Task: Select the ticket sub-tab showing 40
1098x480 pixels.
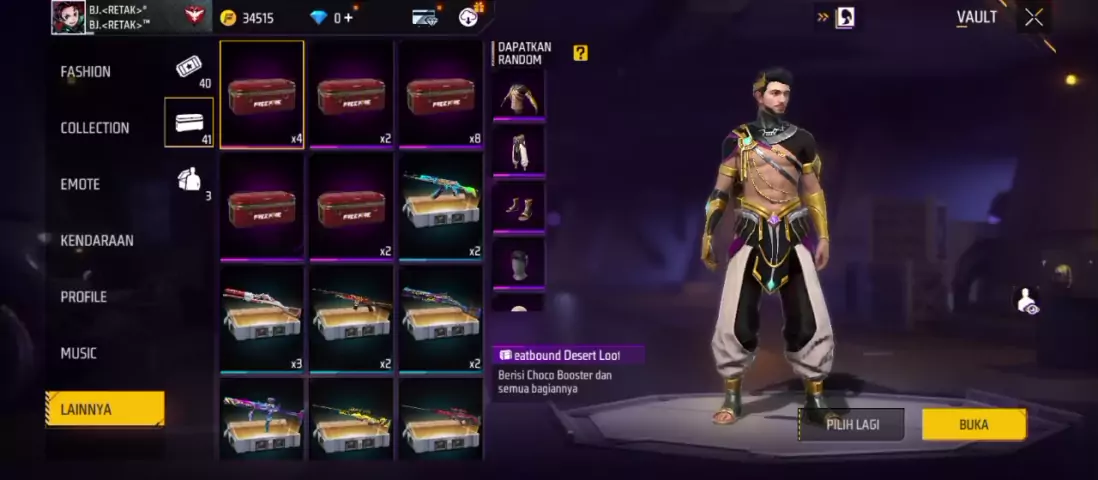Action: point(189,68)
